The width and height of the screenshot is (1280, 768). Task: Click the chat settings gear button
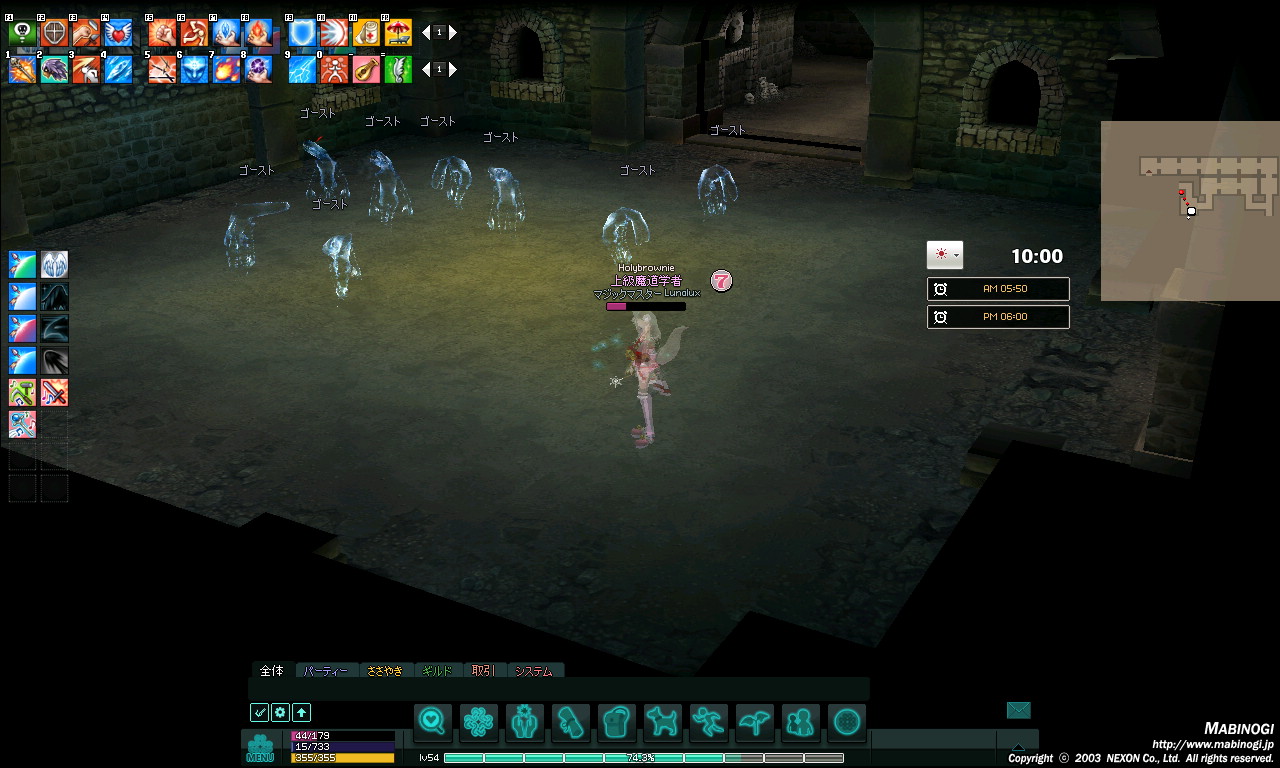(280, 713)
